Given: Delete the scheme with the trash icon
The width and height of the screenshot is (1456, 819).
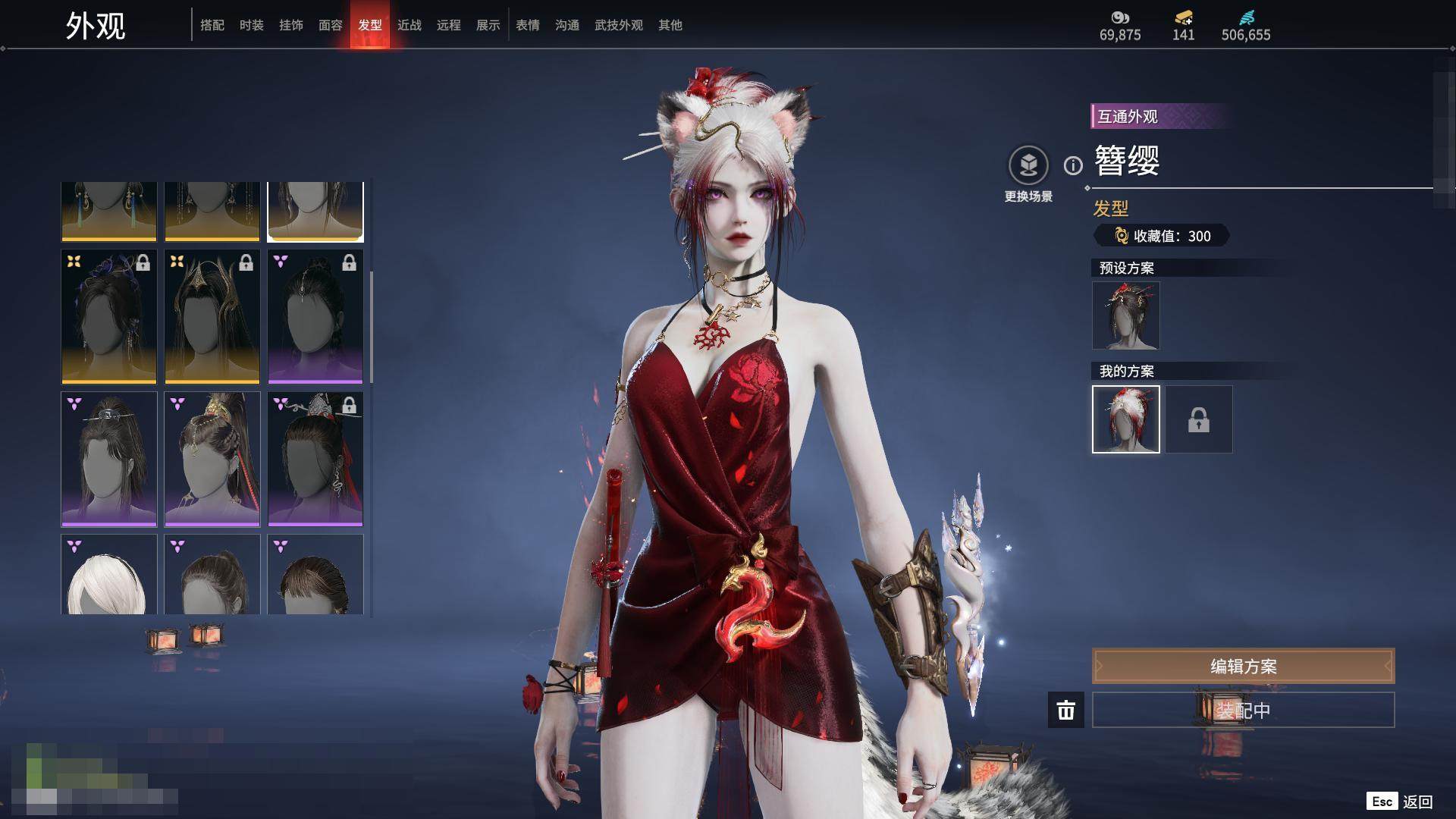Looking at the screenshot, I should click(1066, 711).
